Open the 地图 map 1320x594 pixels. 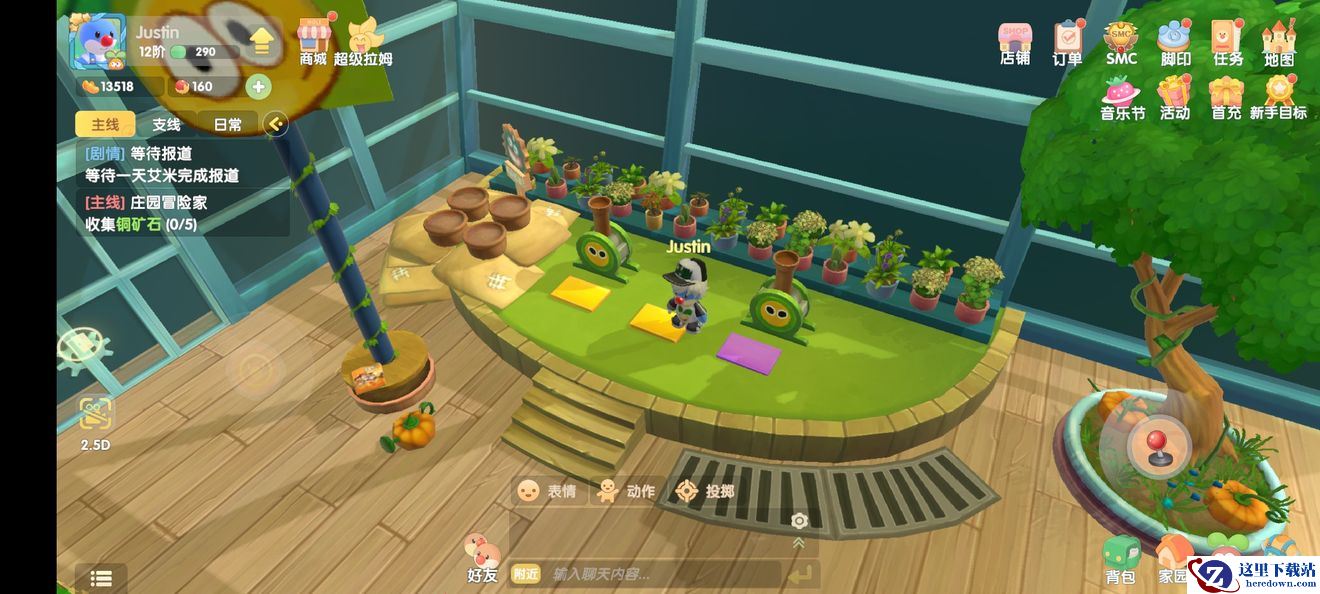[1279, 42]
